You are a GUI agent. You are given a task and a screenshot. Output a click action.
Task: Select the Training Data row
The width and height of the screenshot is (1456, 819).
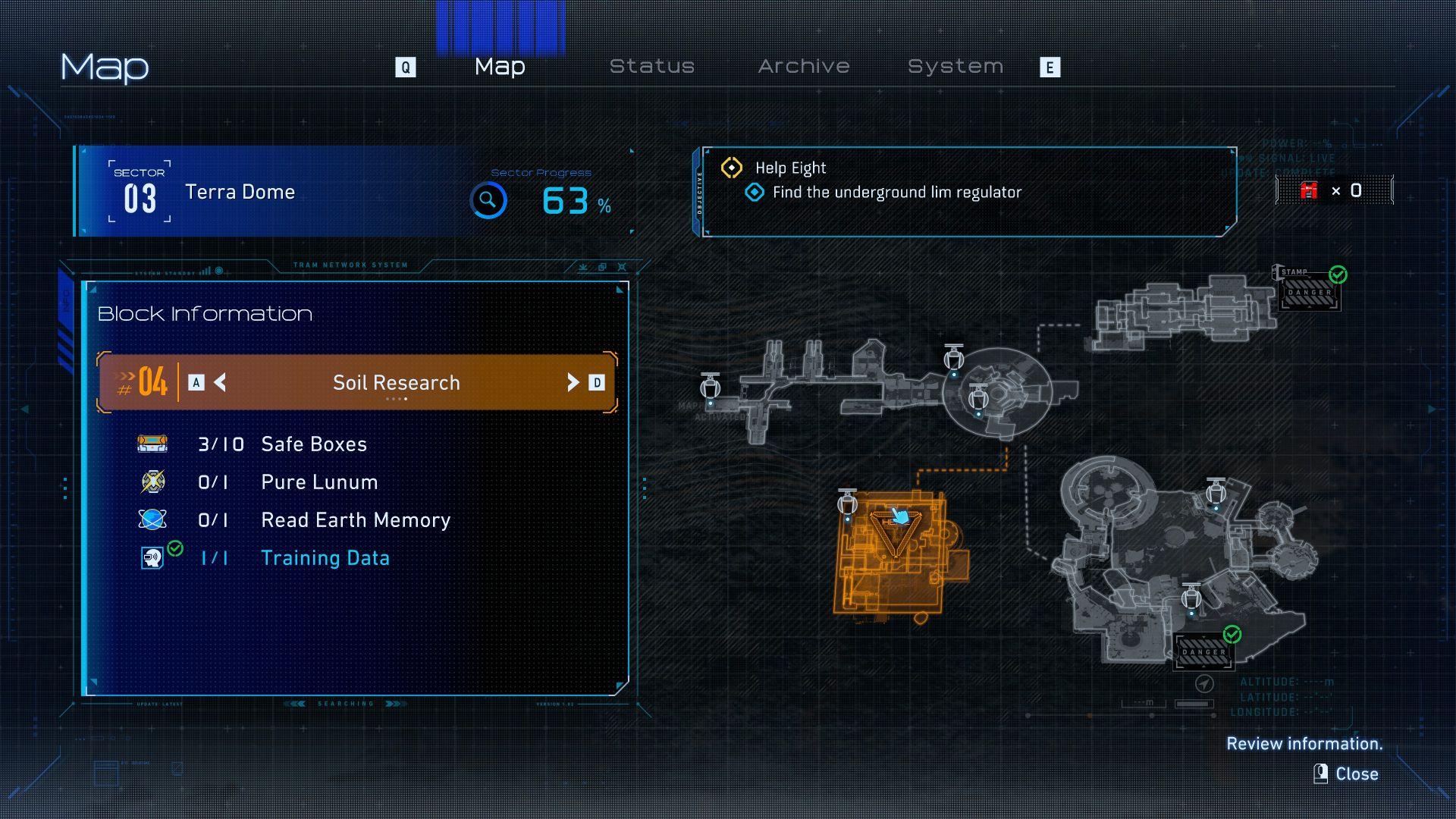click(x=325, y=558)
